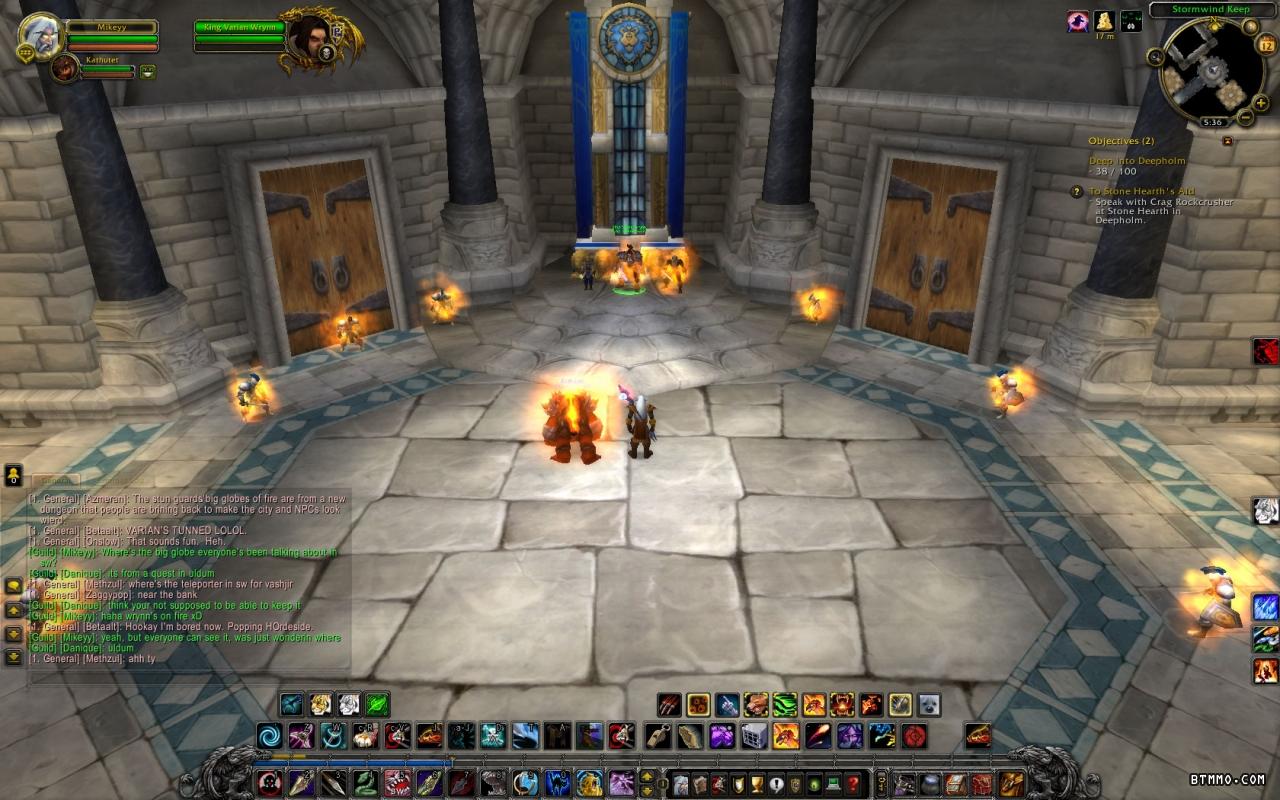The image size is (1280, 800).
Task: Collapse the Objectives tracker
Action: 1227,141
